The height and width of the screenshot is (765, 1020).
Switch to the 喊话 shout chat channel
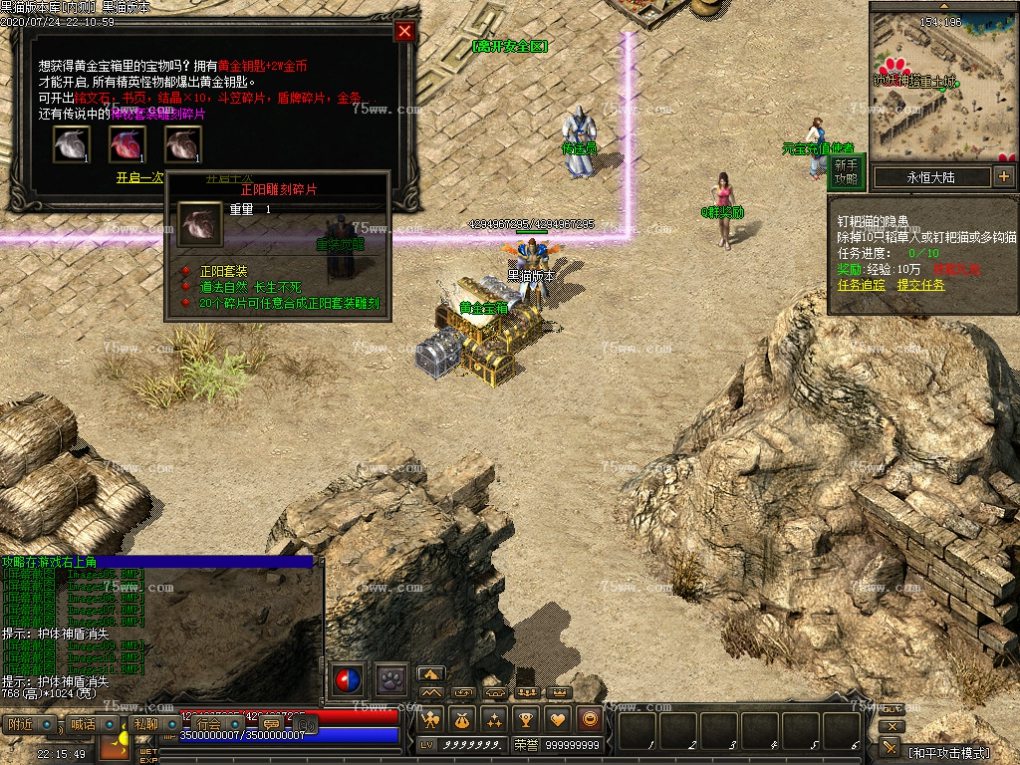[83, 724]
